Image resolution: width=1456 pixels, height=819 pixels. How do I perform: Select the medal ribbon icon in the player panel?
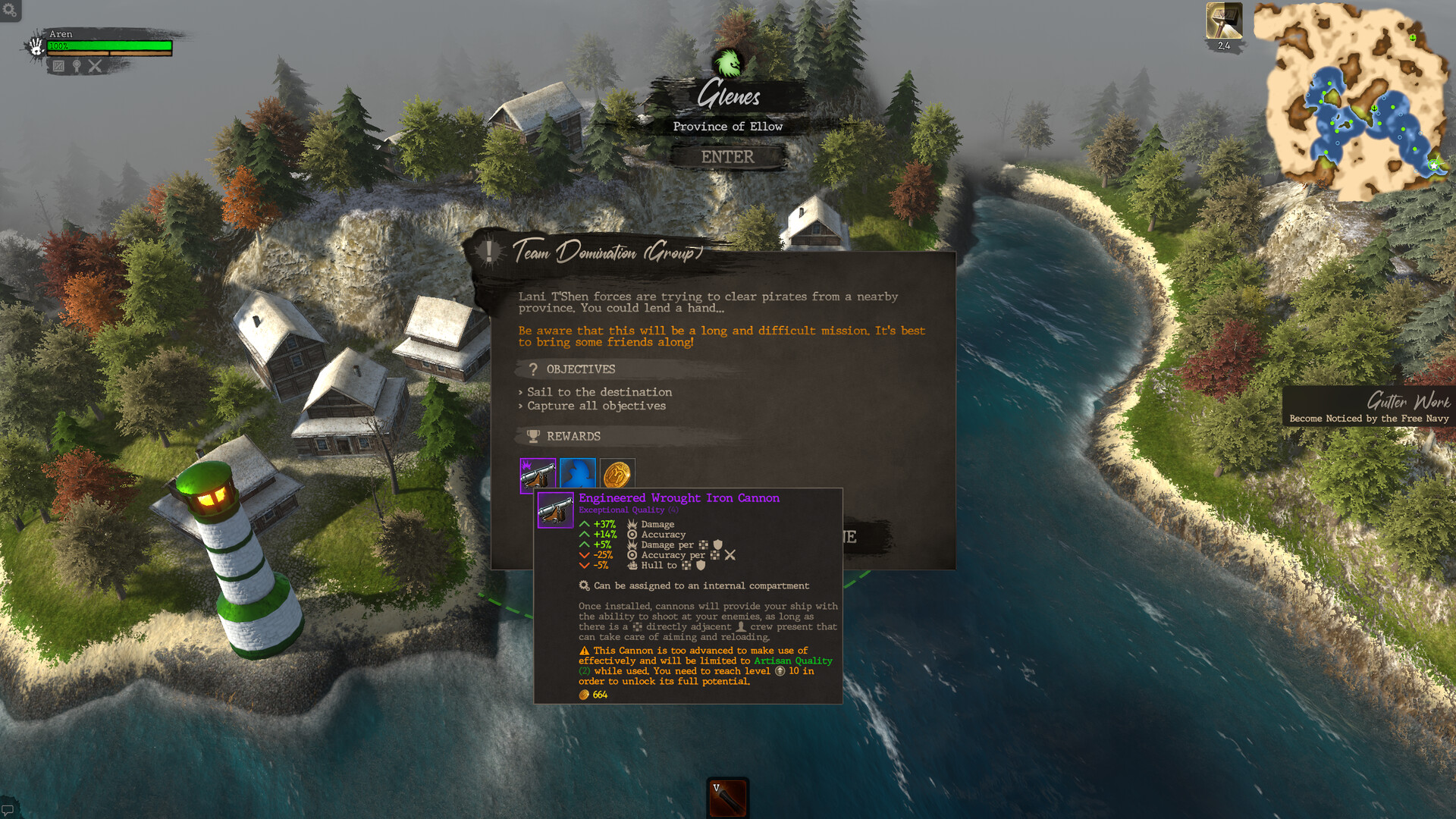(x=77, y=67)
